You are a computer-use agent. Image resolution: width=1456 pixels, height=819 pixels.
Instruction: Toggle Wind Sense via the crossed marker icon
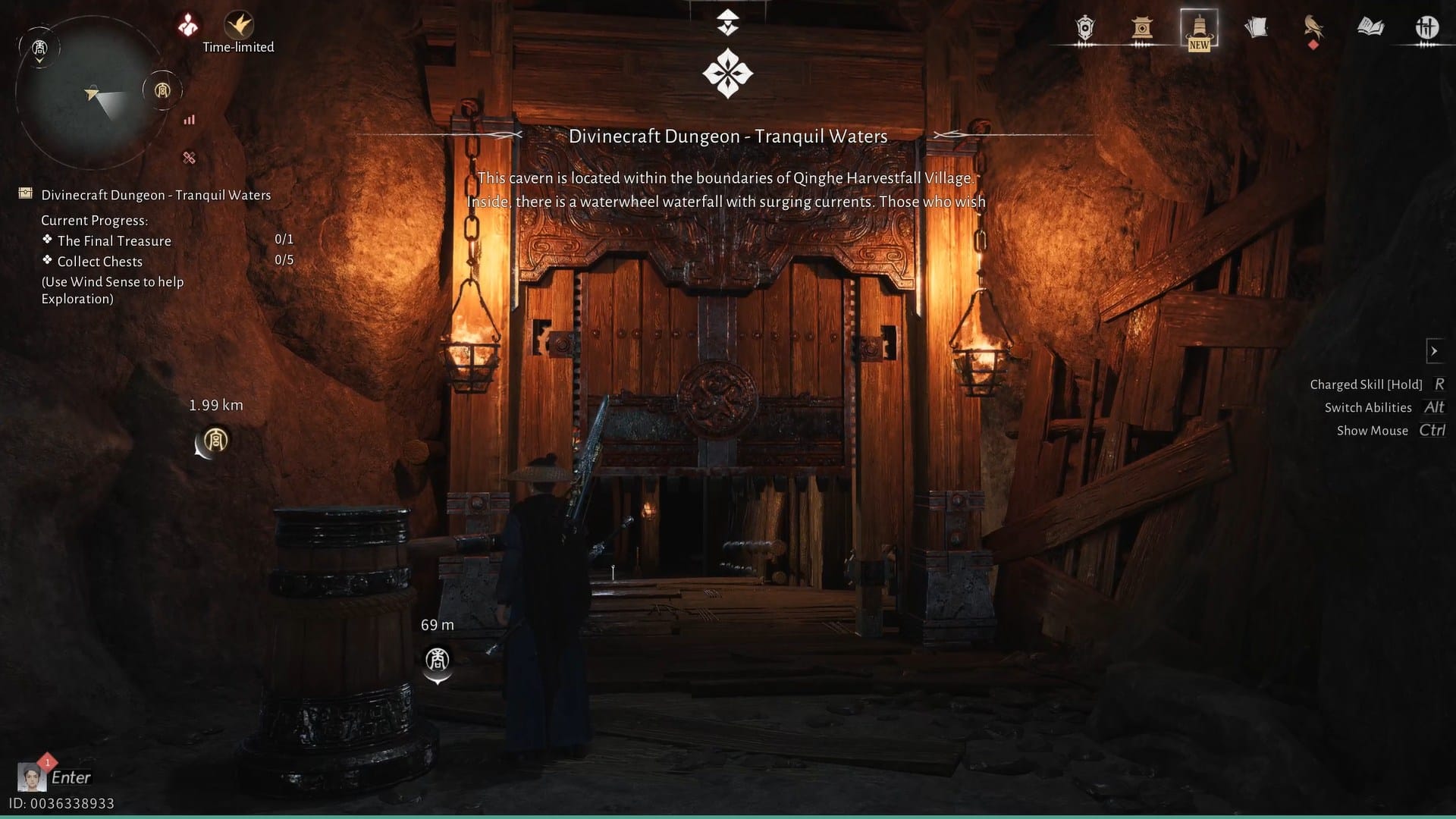tap(188, 158)
